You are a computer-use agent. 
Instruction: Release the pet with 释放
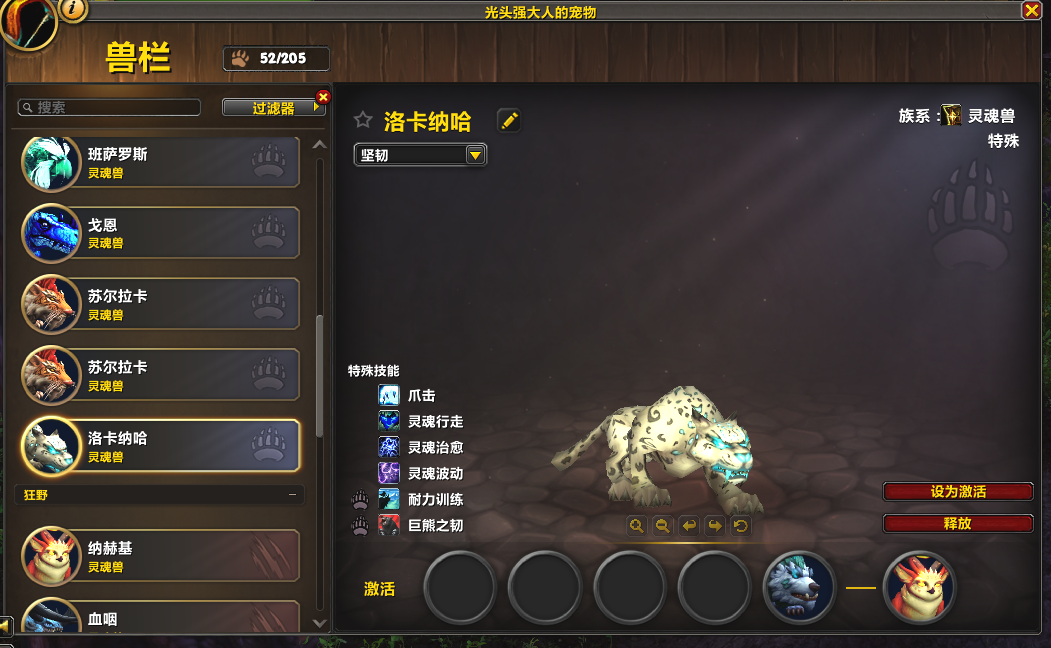[957, 523]
